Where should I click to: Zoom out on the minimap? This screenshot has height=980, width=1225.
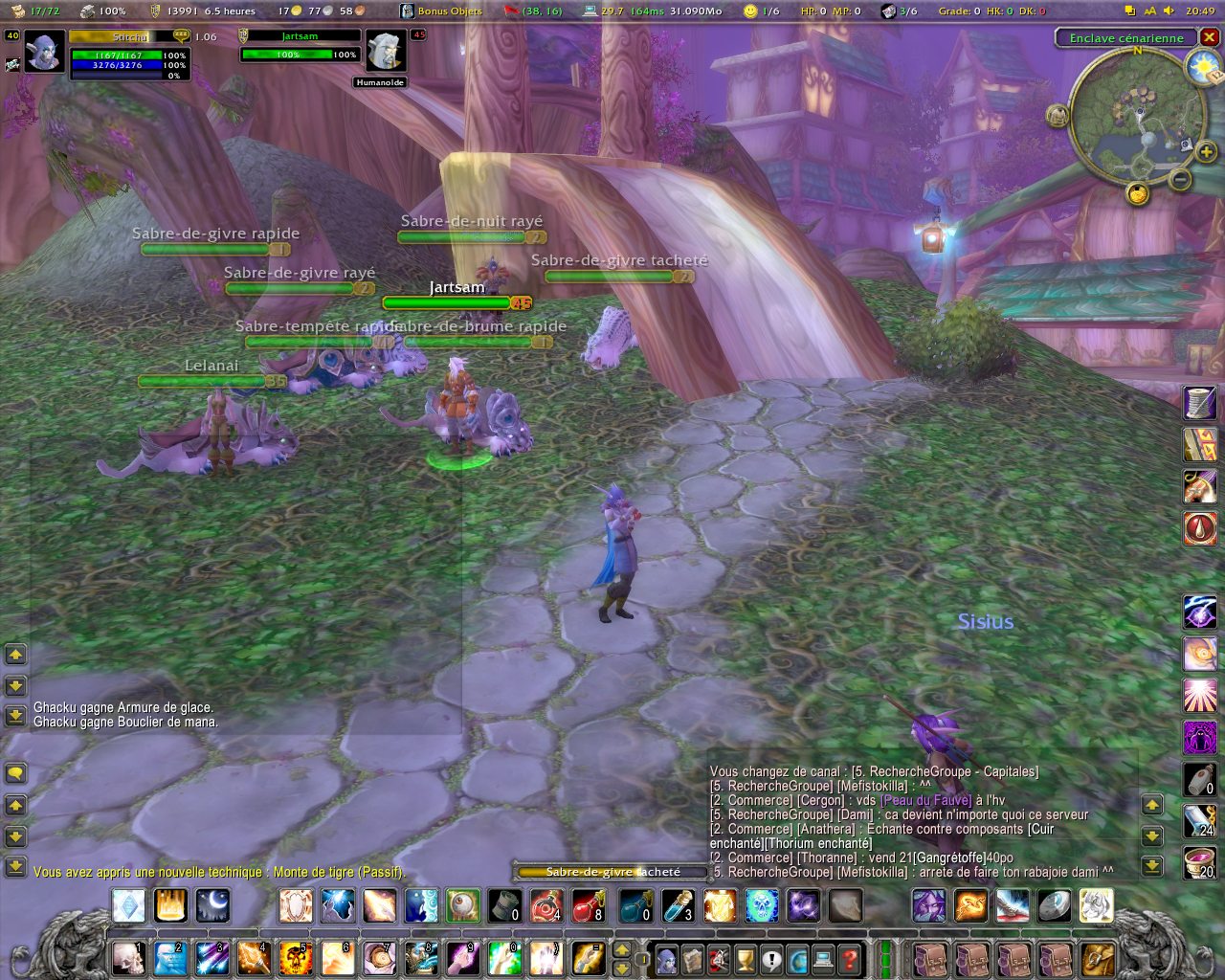click(1181, 179)
